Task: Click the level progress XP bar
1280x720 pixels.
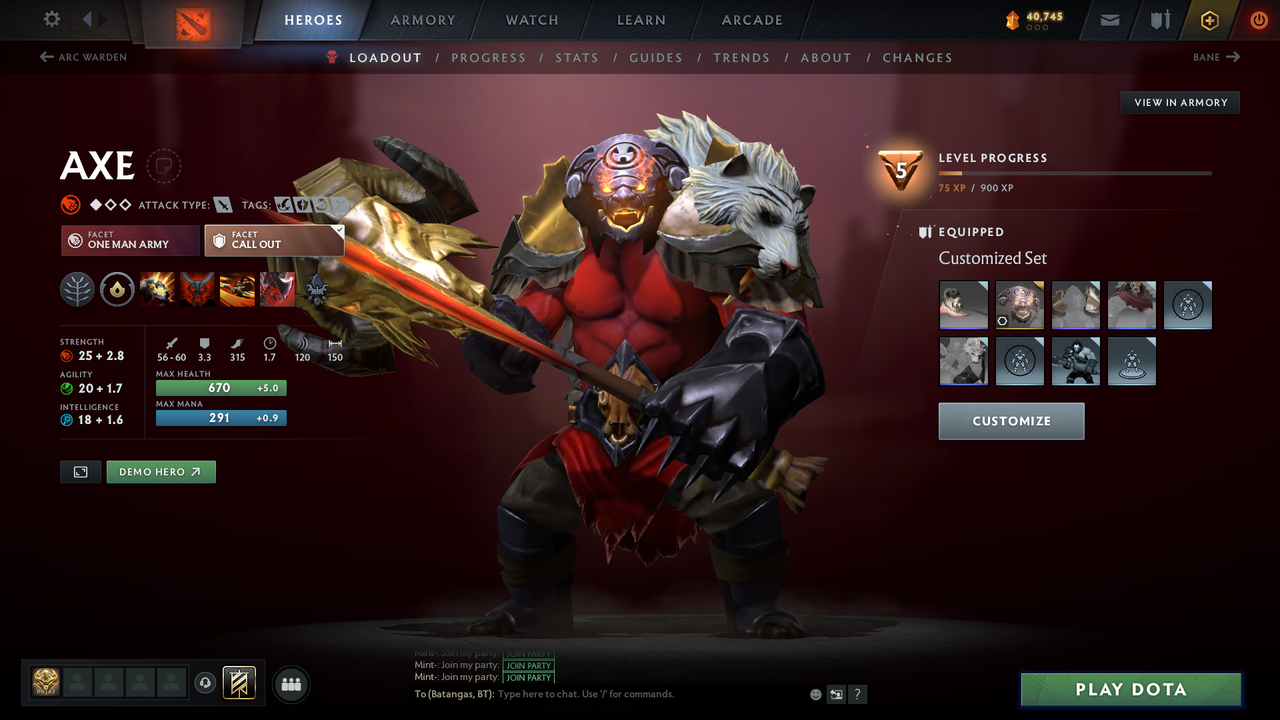Action: click(x=1075, y=172)
